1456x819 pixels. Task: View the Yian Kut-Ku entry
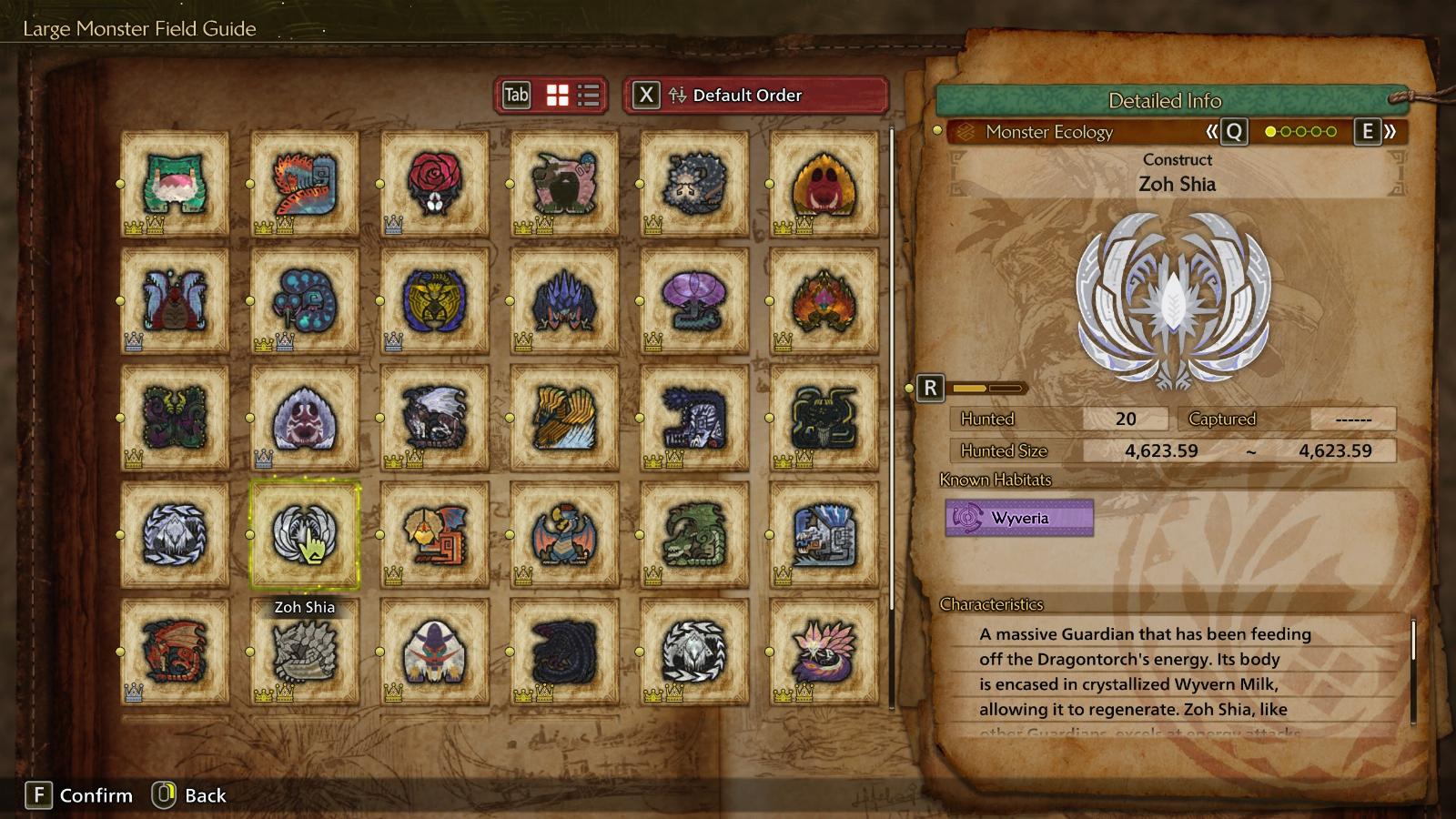(435, 534)
